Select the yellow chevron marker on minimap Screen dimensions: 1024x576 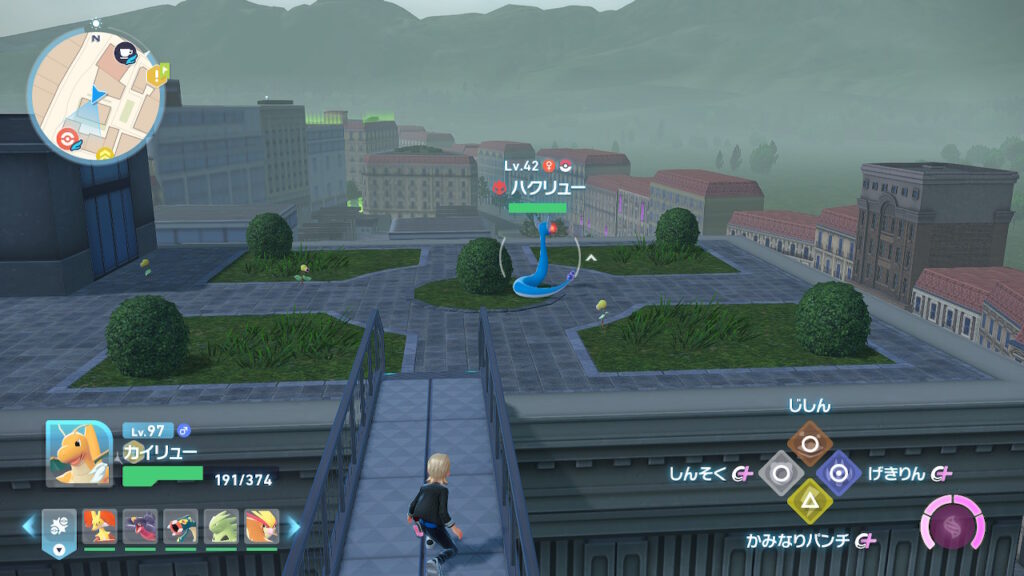click(x=104, y=154)
